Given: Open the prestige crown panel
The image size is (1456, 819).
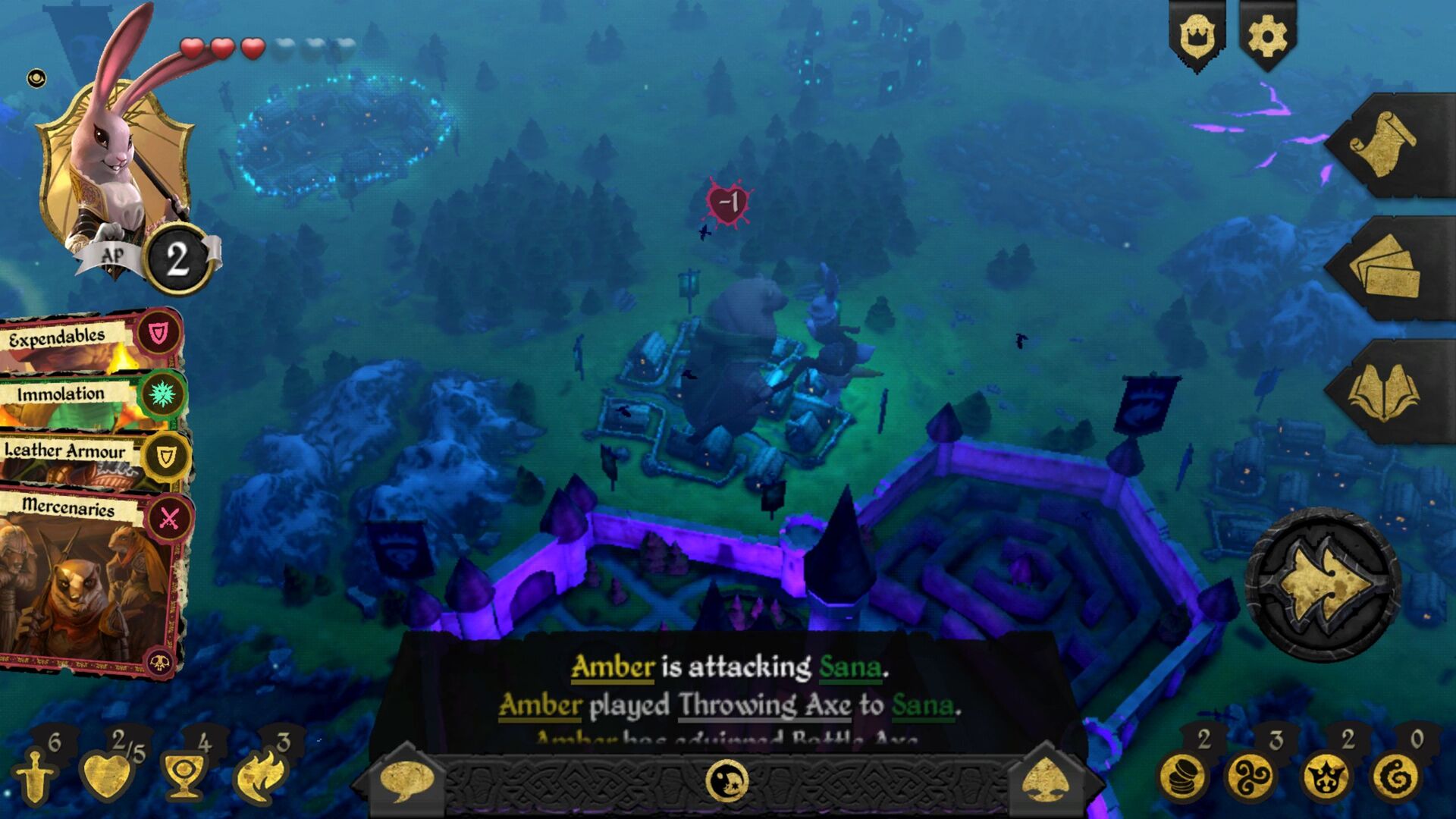Looking at the screenshot, I should click(1196, 34).
